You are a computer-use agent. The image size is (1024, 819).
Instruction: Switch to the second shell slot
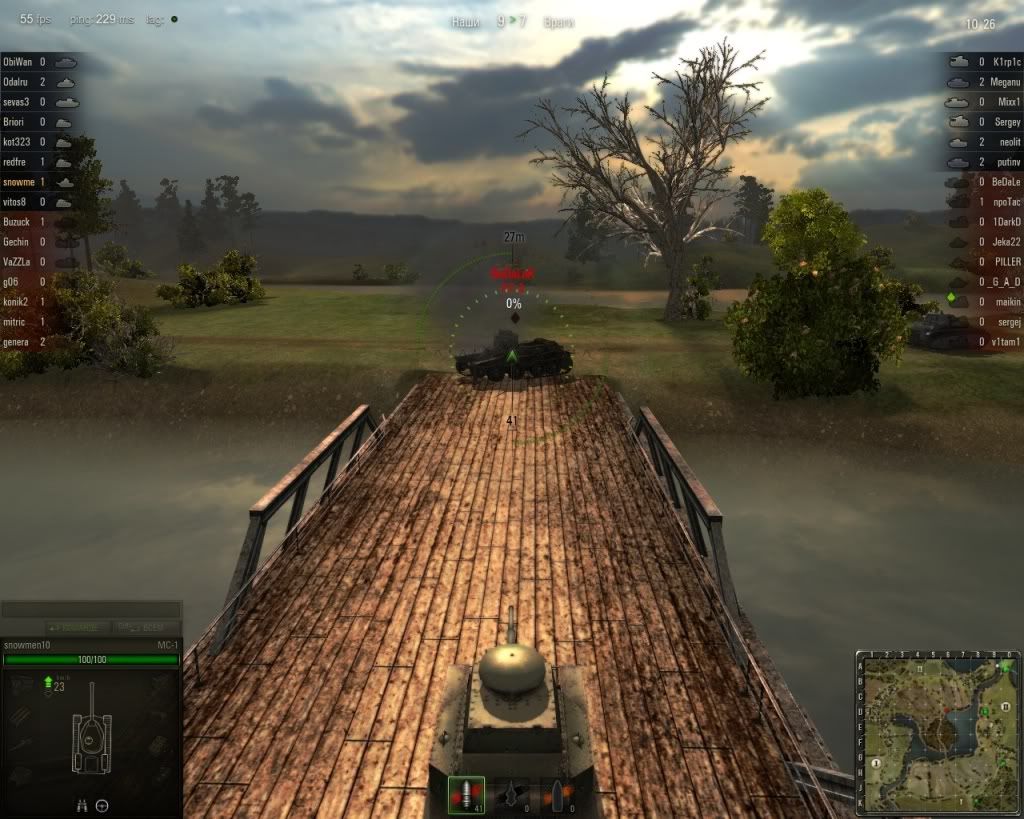(x=513, y=795)
